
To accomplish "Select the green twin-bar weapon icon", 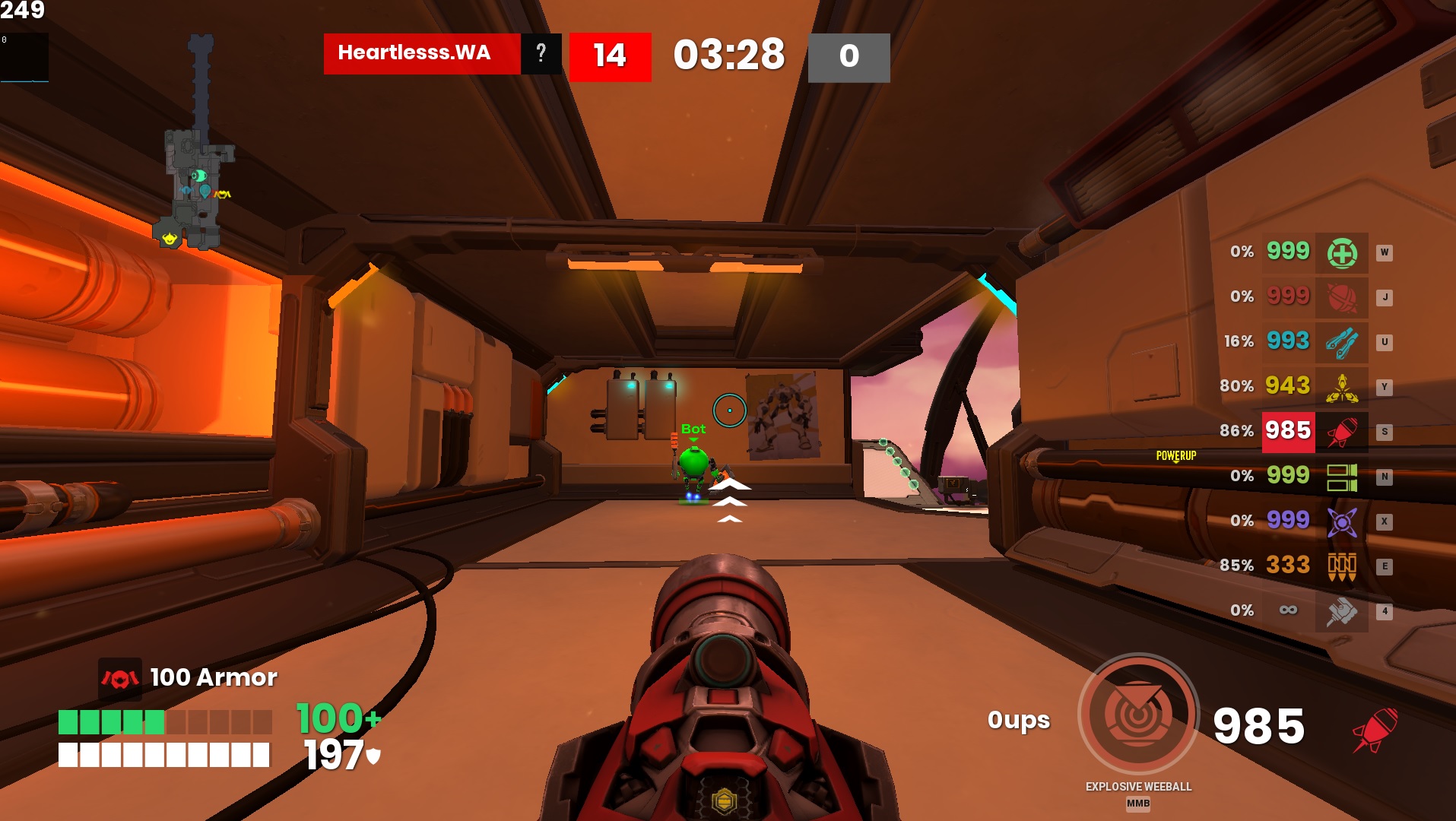I will point(1341,477).
